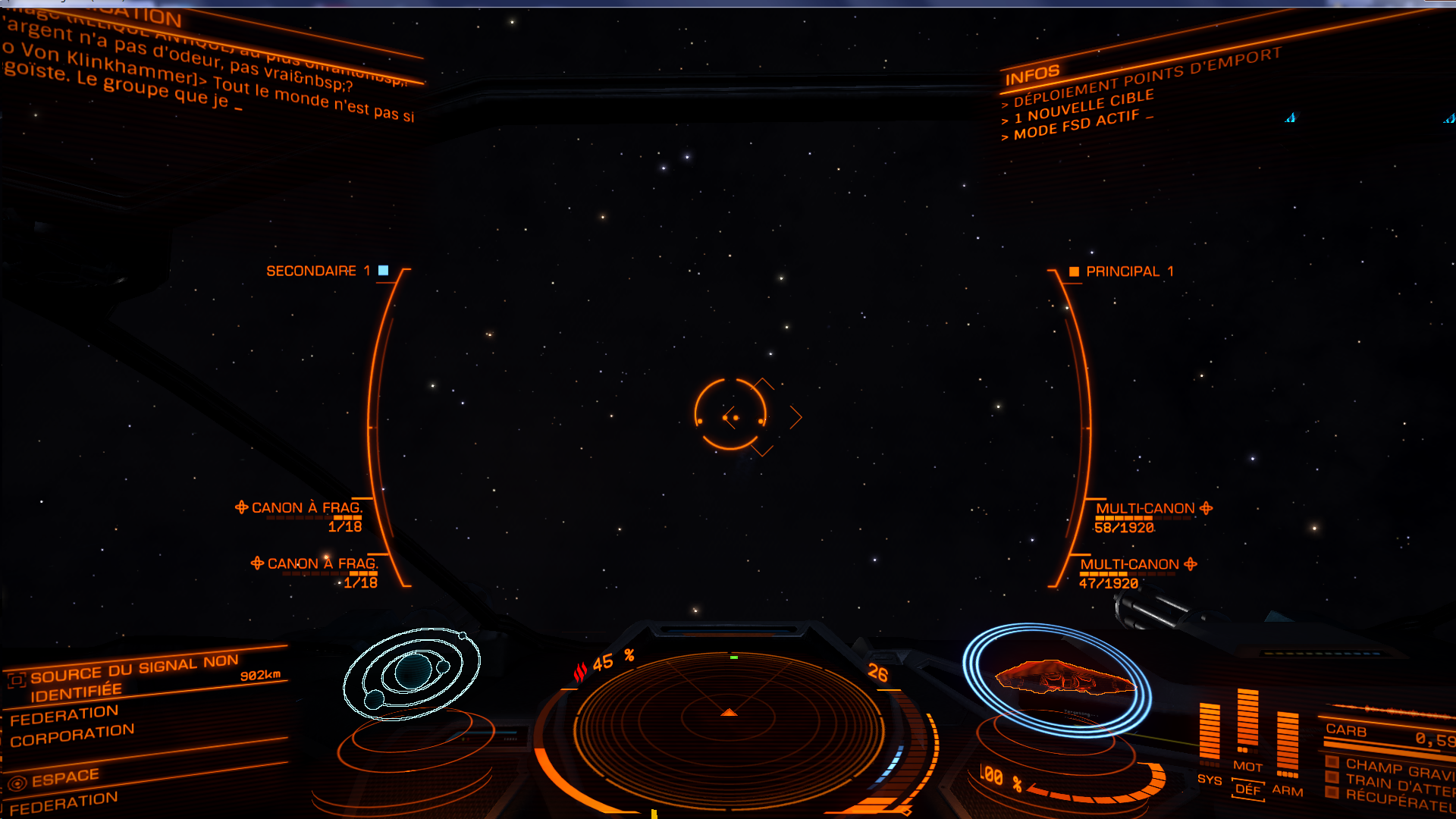Select the SECONDAIRE 1 fire group label
The width and height of the screenshot is (1456, 819).
pyautogui.click(x=318, y=271)
